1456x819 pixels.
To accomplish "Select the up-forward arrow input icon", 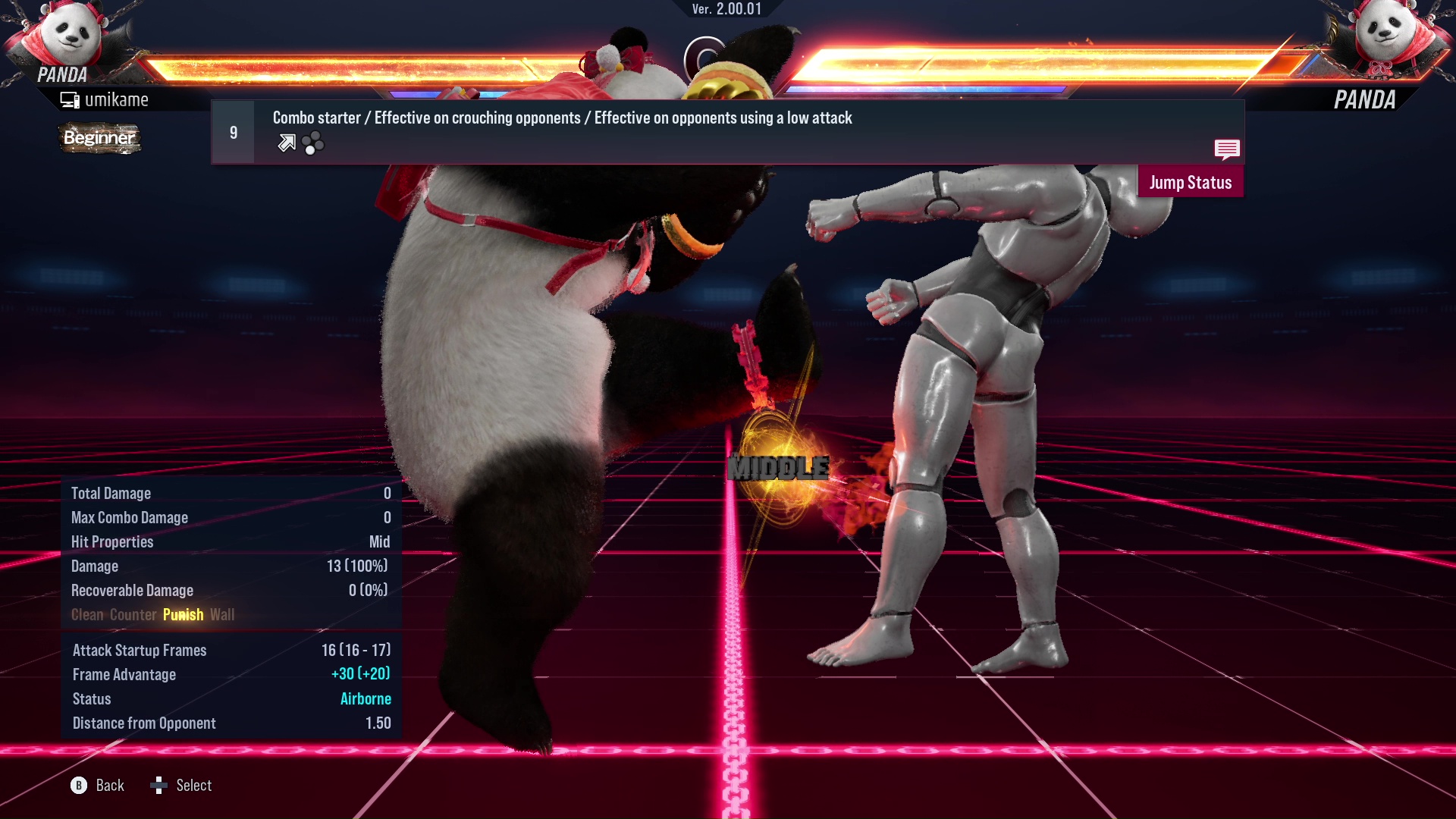I will (x=286, y=143).
